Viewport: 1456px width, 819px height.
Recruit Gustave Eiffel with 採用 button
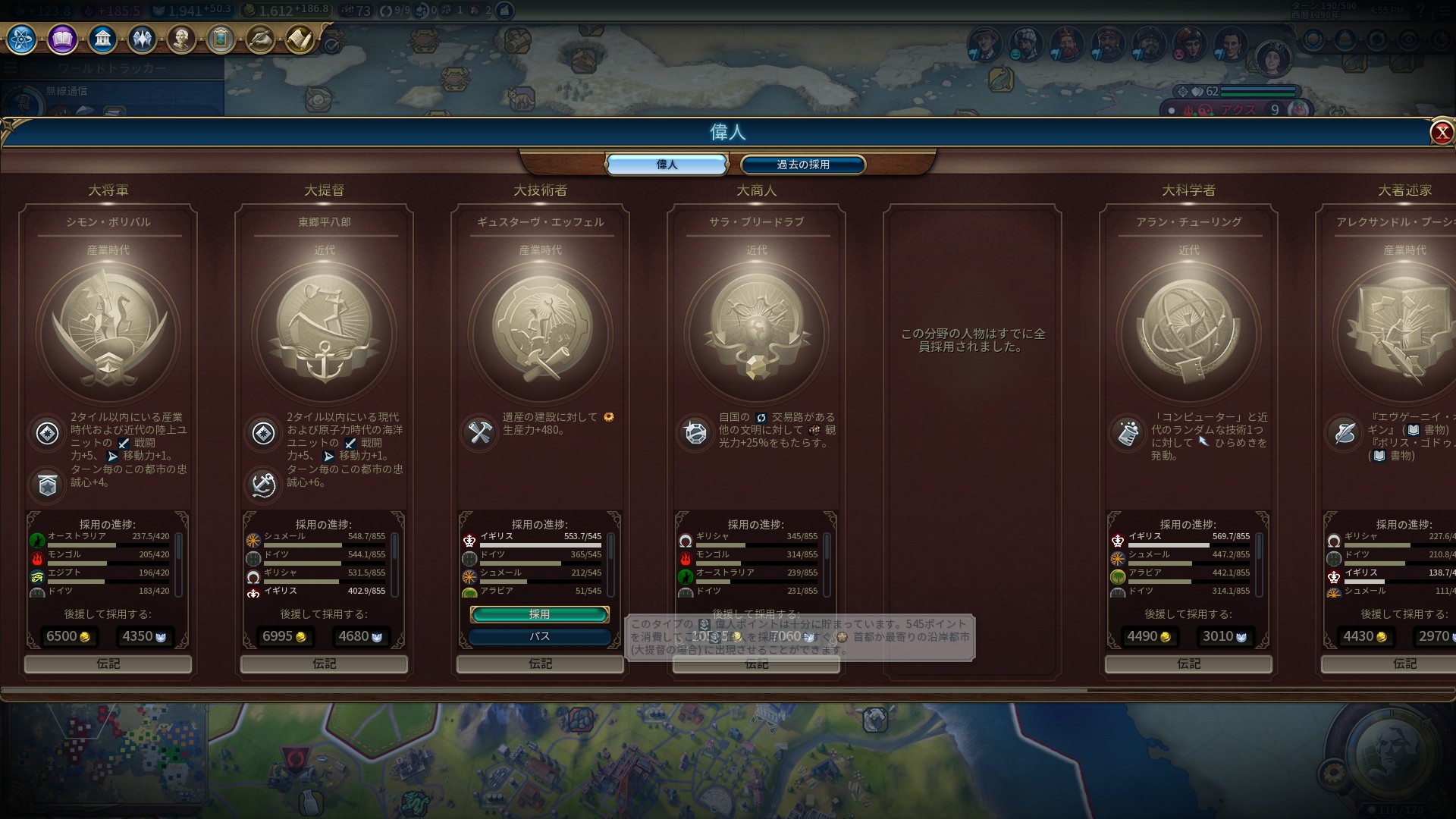point(539,614)
